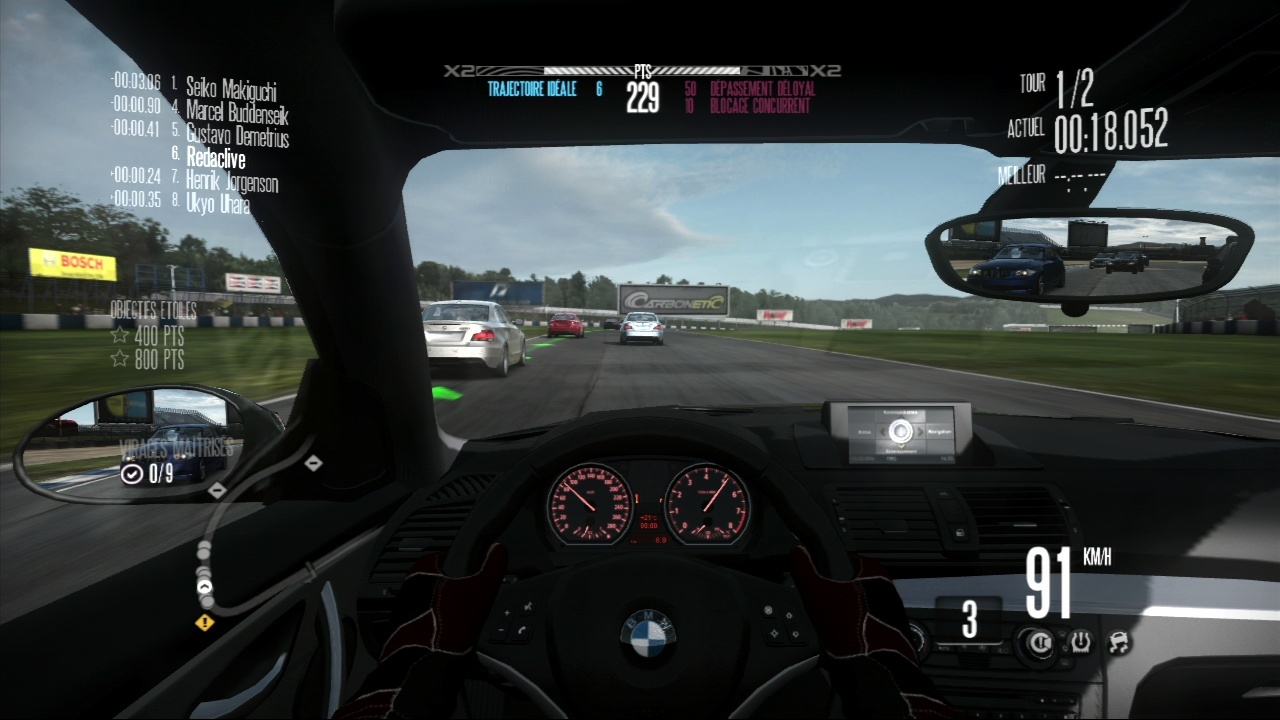This screenshot has height=720, width=1280.
Task: Toggle the traction control skidding-car icon
Action: [1118, 641]
